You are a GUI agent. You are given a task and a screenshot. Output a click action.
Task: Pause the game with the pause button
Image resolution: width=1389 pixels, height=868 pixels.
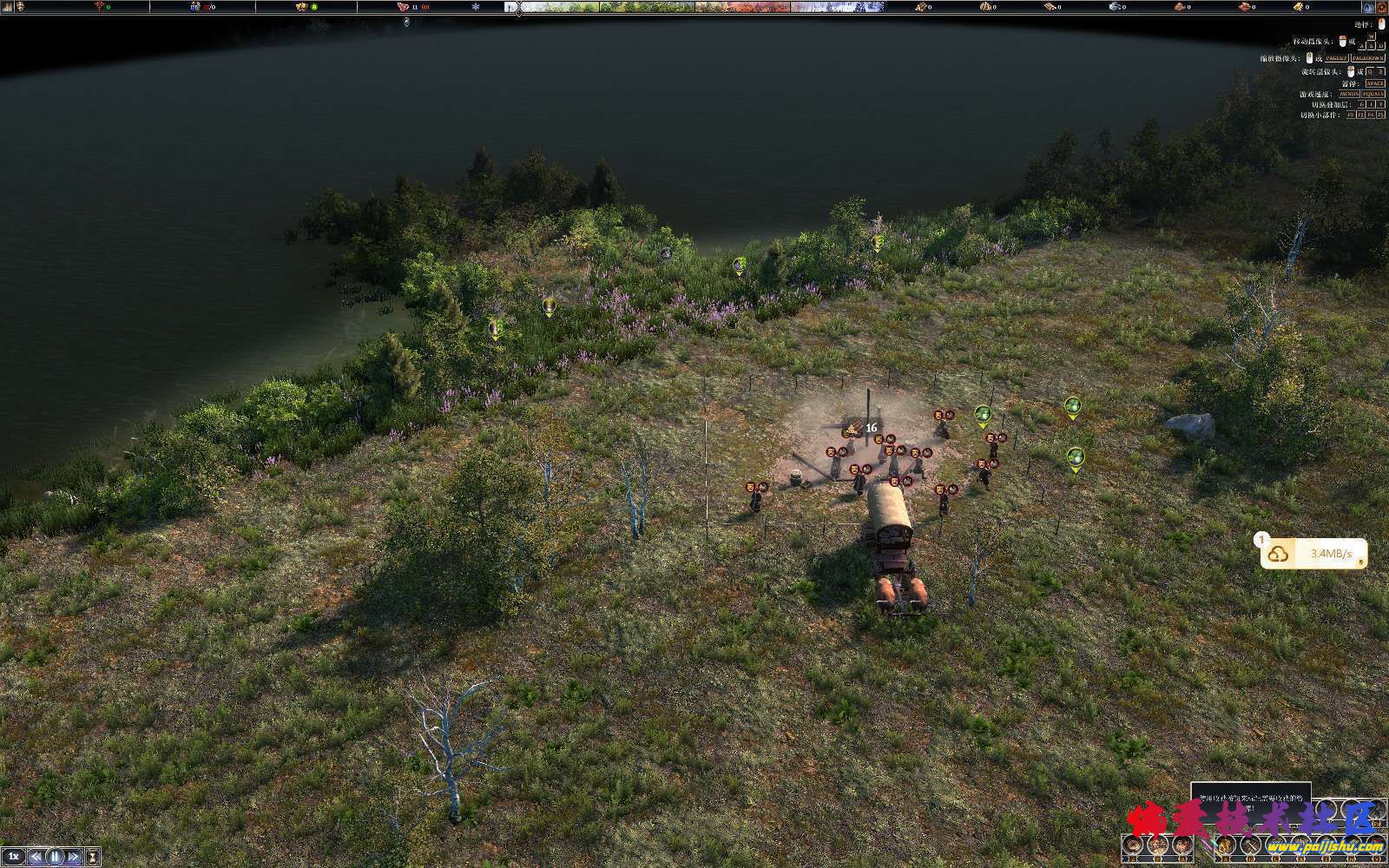(x=56, y=857)
